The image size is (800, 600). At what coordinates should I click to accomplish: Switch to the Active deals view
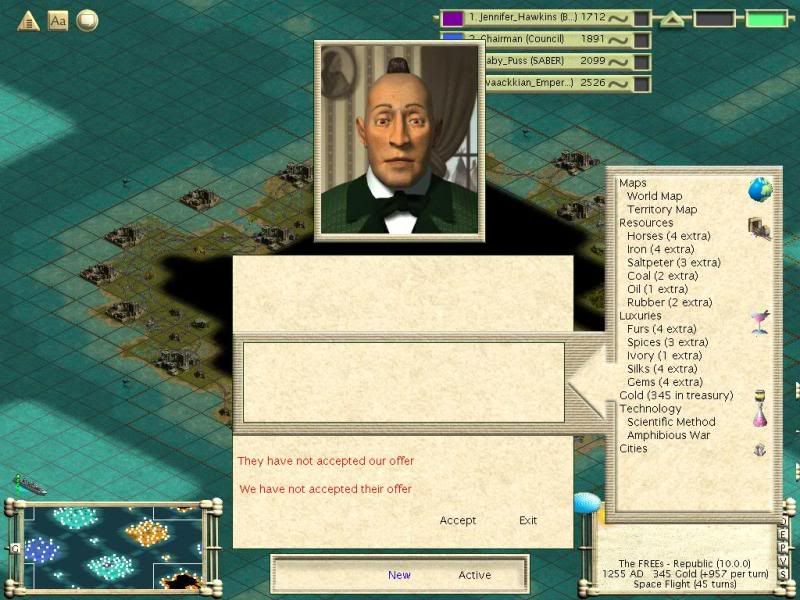pyautogui.click(x=475, y=575)
